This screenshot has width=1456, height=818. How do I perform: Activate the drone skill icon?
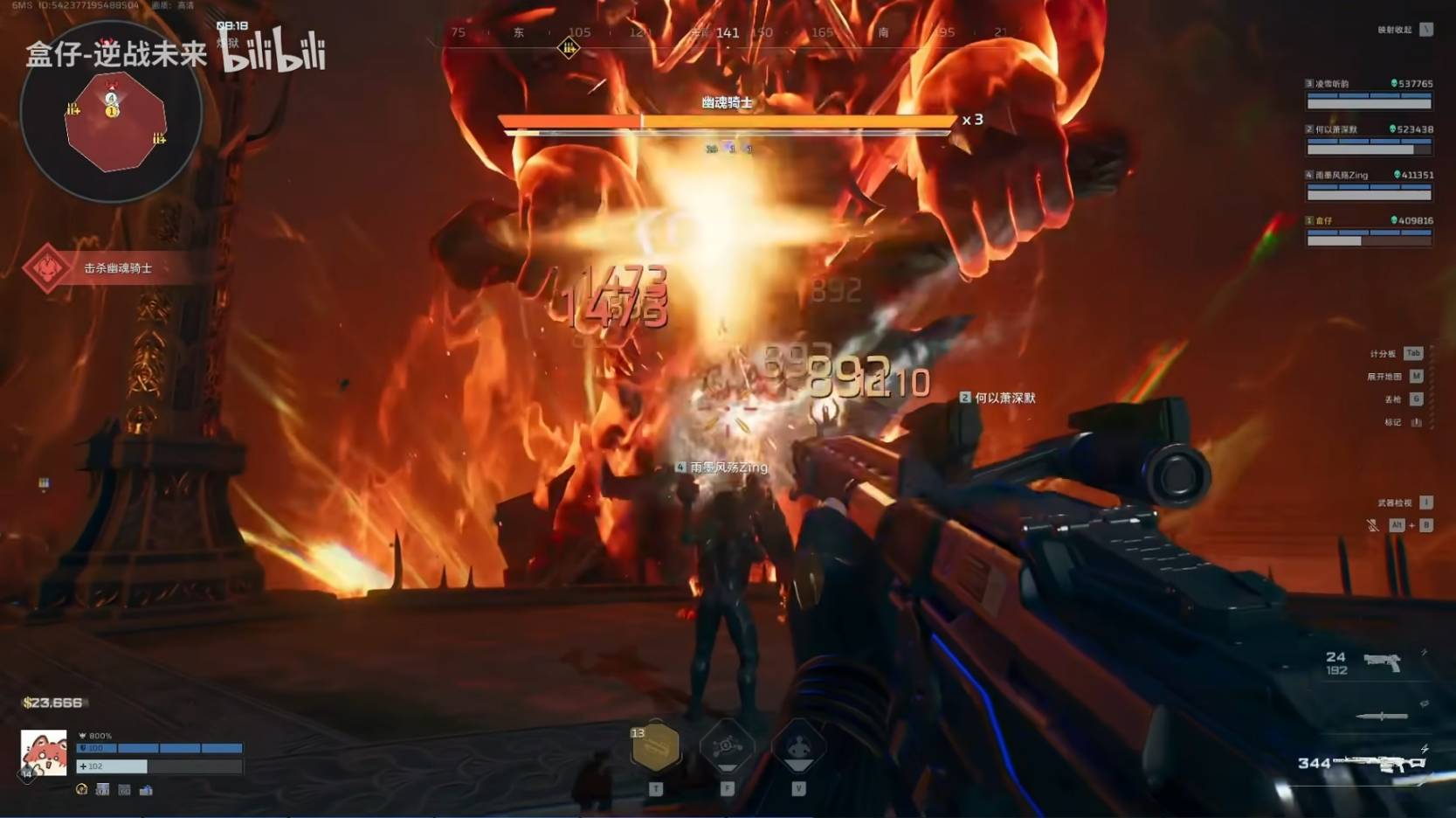(x=727, y=747)
